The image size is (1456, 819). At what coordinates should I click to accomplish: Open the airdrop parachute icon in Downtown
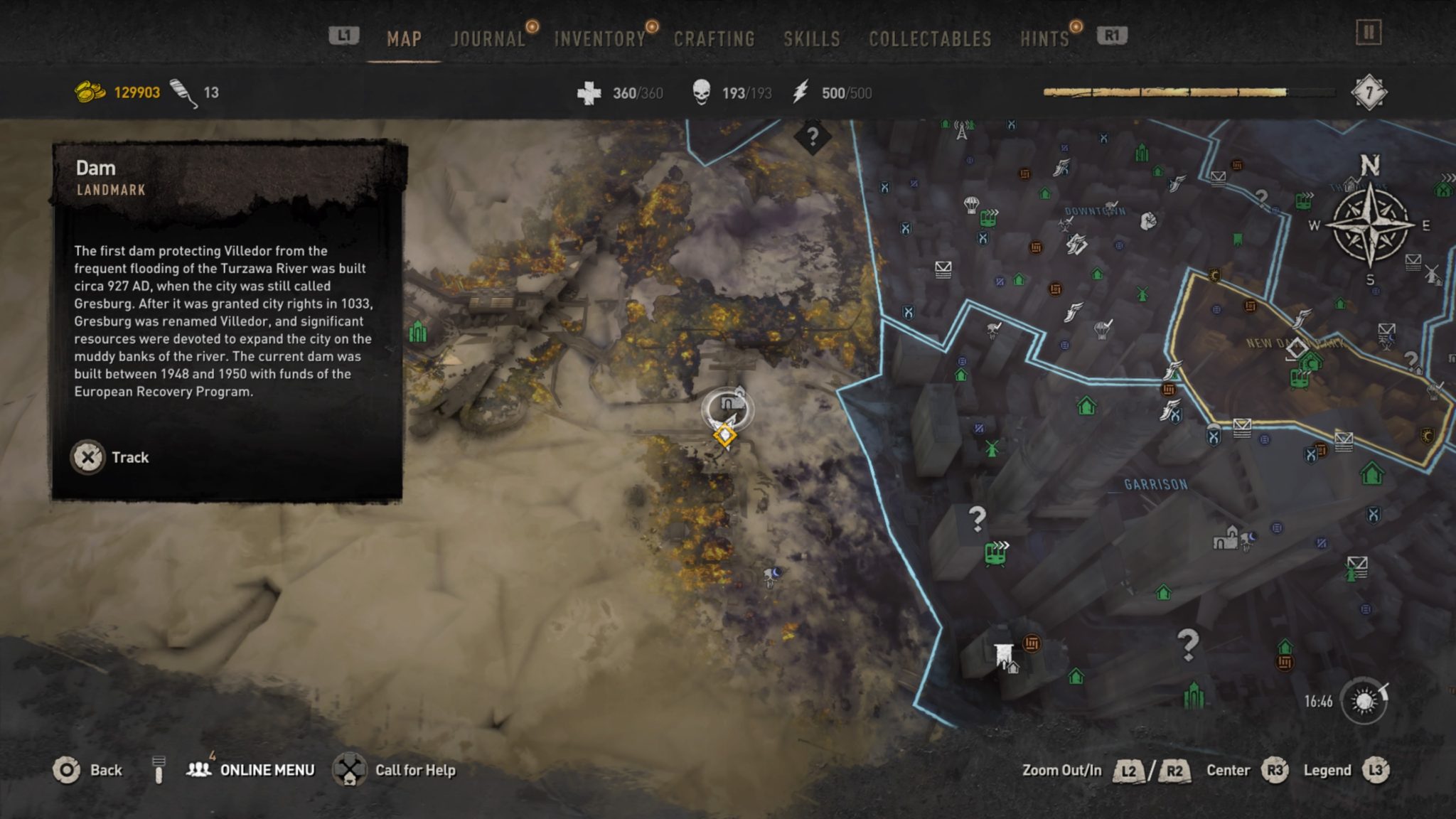pyautogui.click(x=972, y=205)
